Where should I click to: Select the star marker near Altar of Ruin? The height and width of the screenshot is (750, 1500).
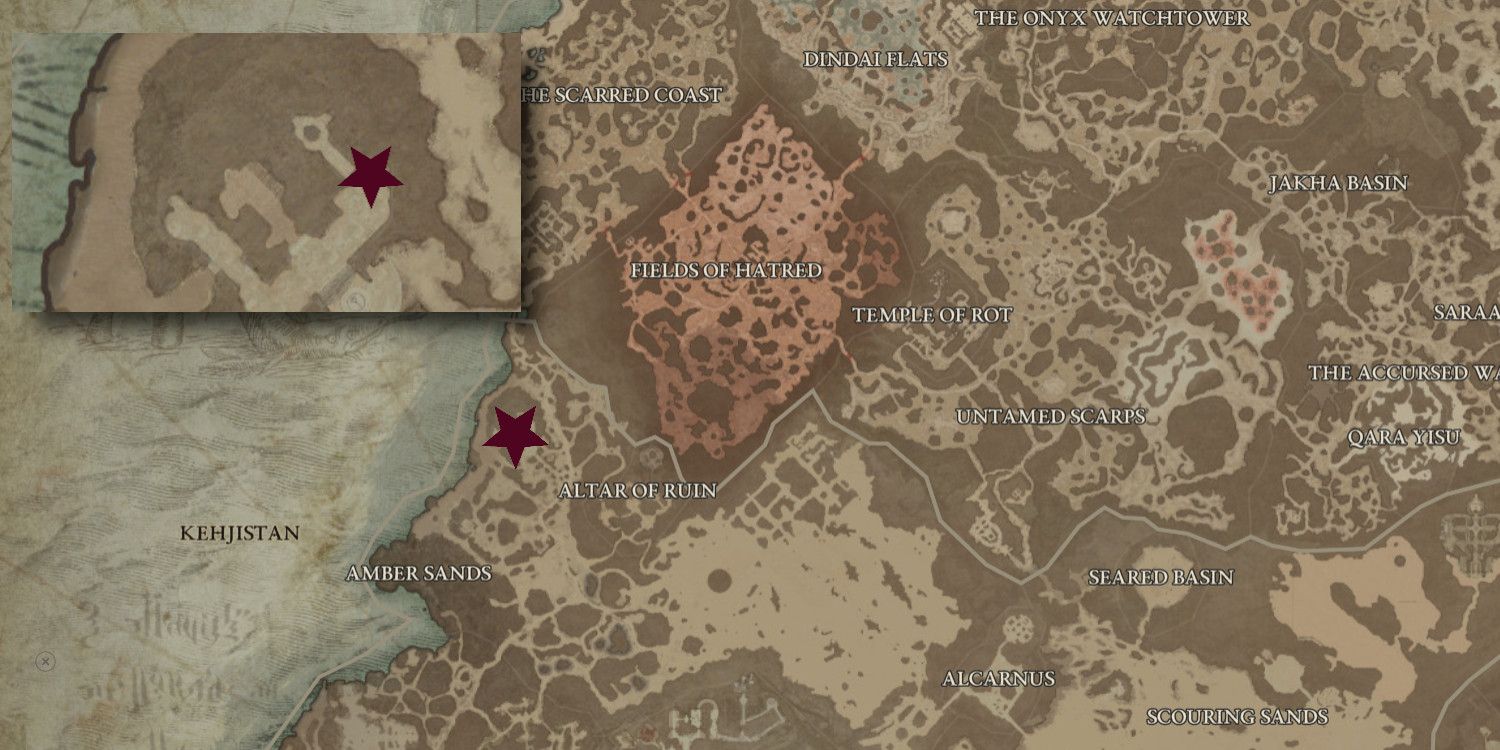[x=513, y=436]
